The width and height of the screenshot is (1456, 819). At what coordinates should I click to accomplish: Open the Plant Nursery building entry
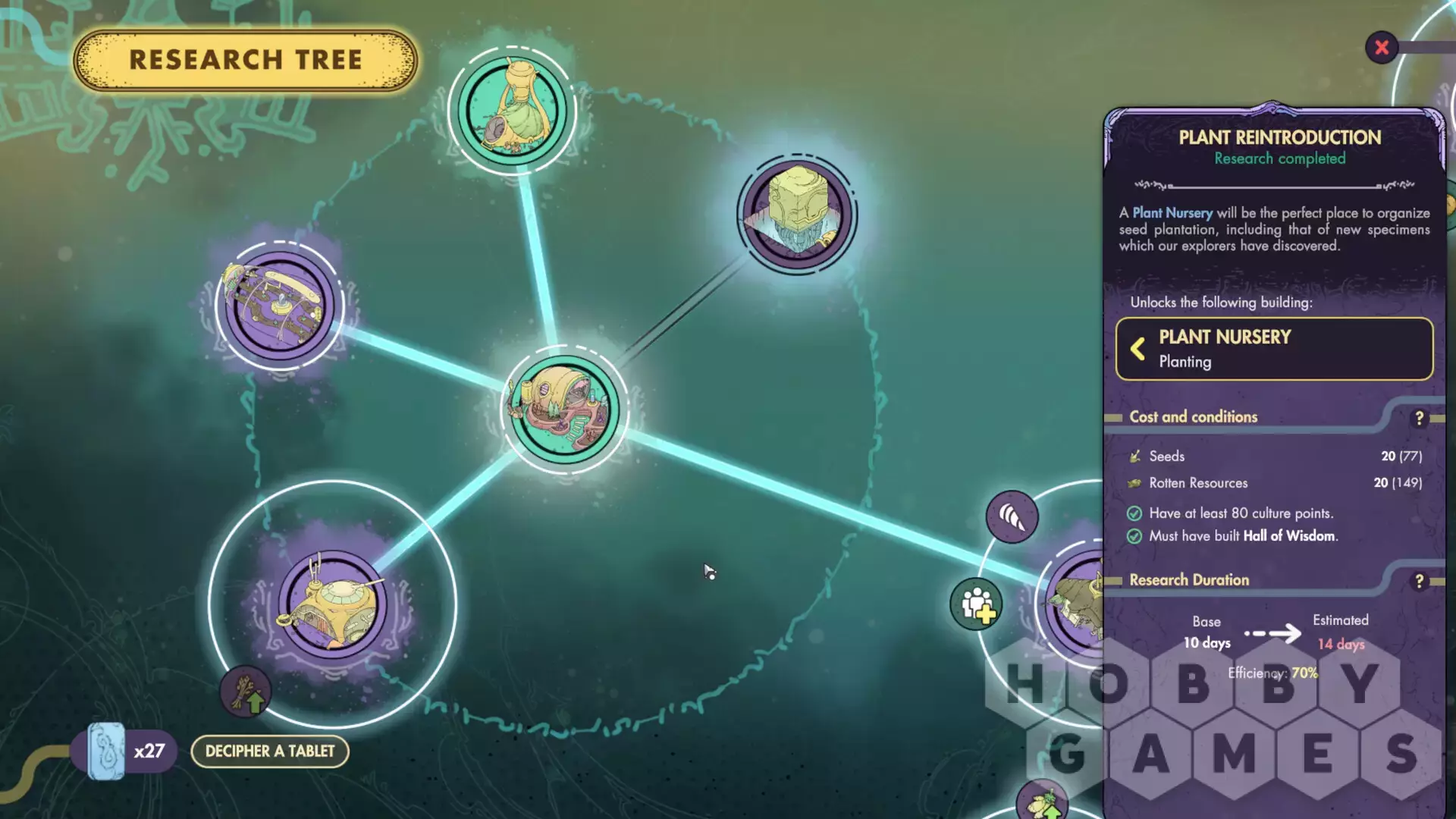[1274, 349]
